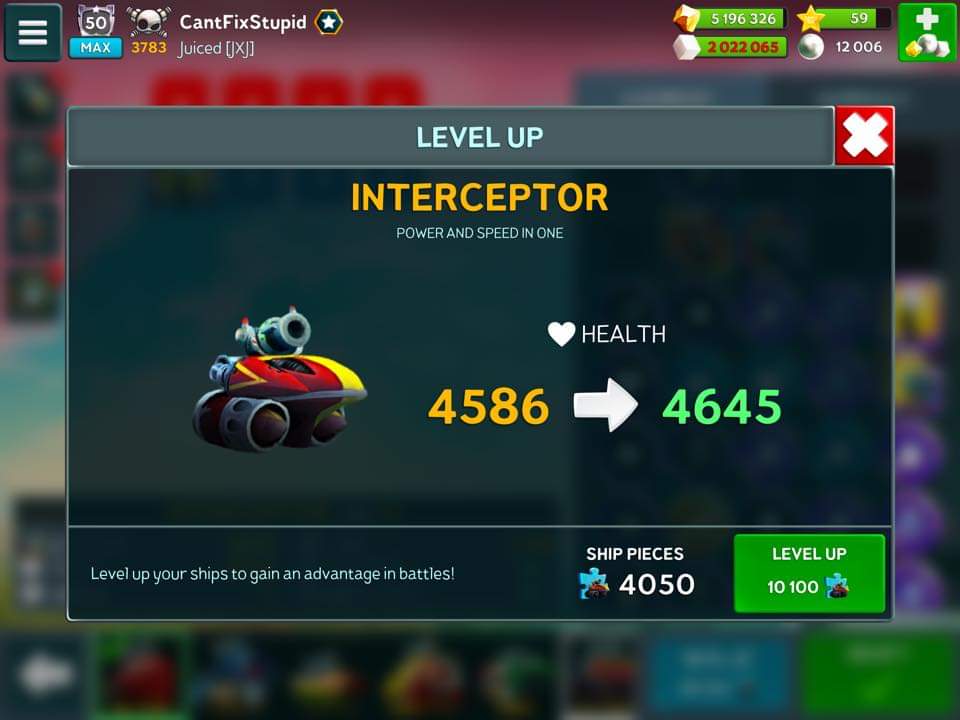View CantFixStupid player profile avatar
The image size is (960, 720).
click(x=149, y=22)
